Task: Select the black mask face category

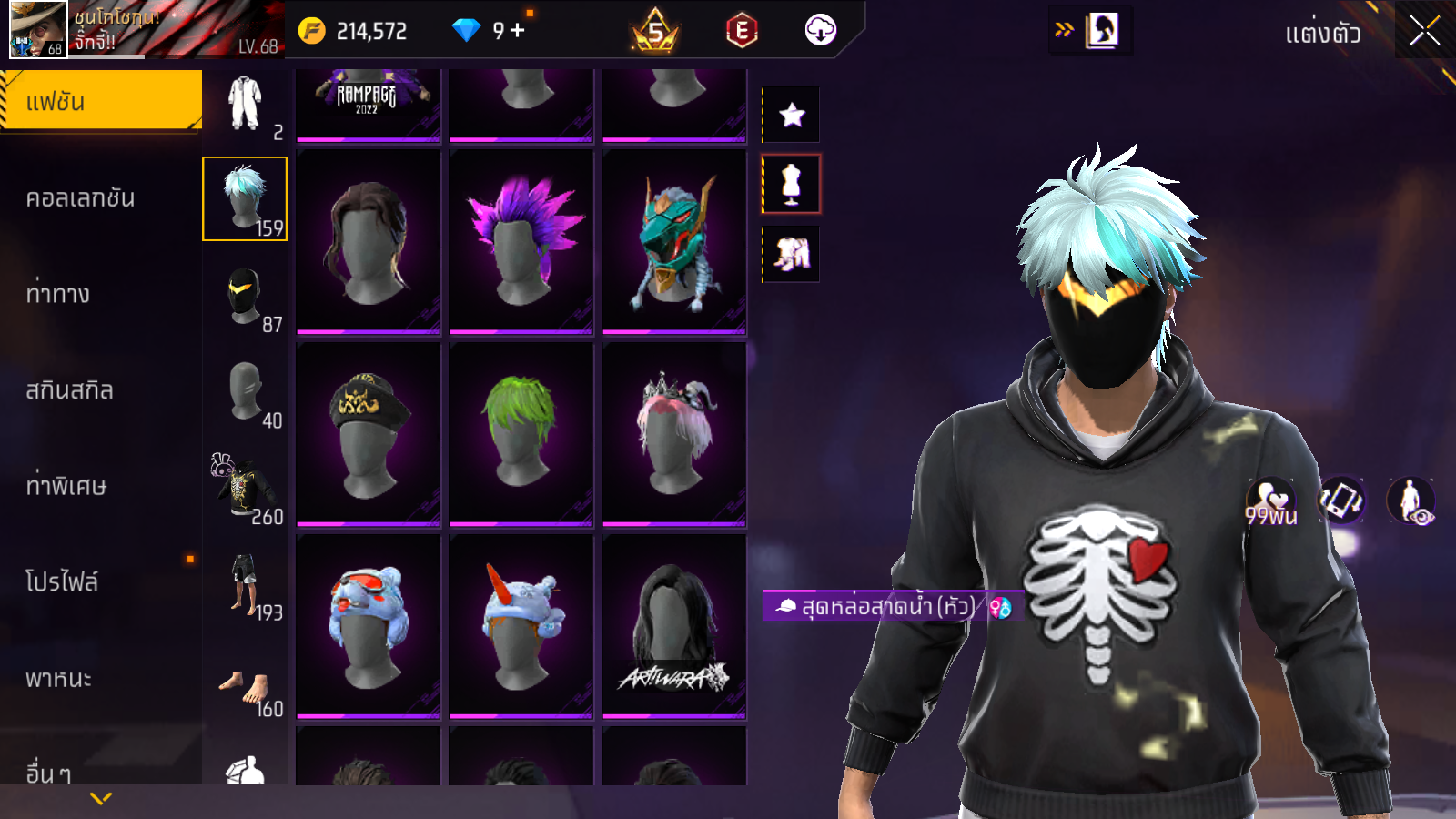Action: pos(245,296)
